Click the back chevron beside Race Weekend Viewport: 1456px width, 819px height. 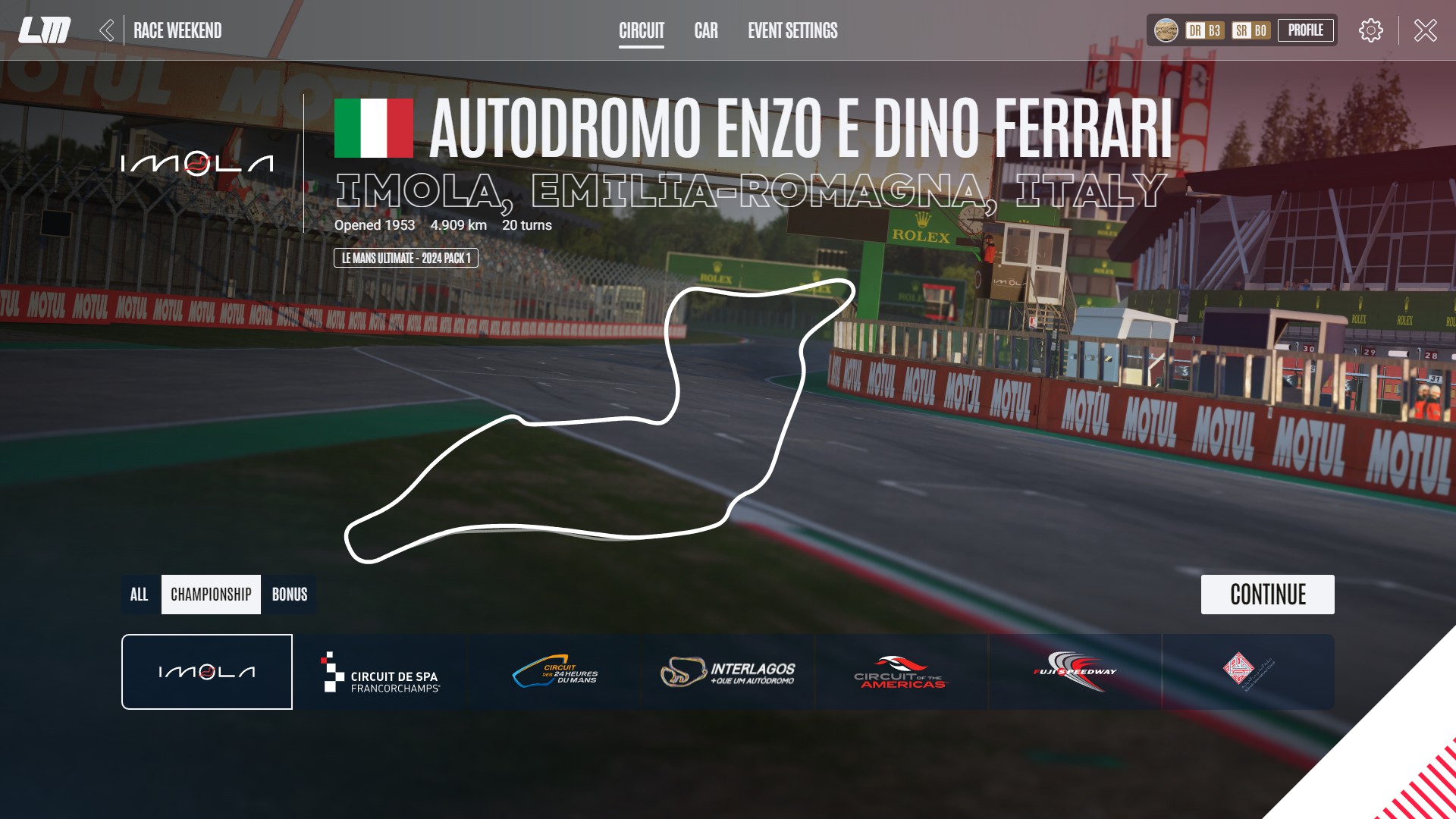point(108,30)
